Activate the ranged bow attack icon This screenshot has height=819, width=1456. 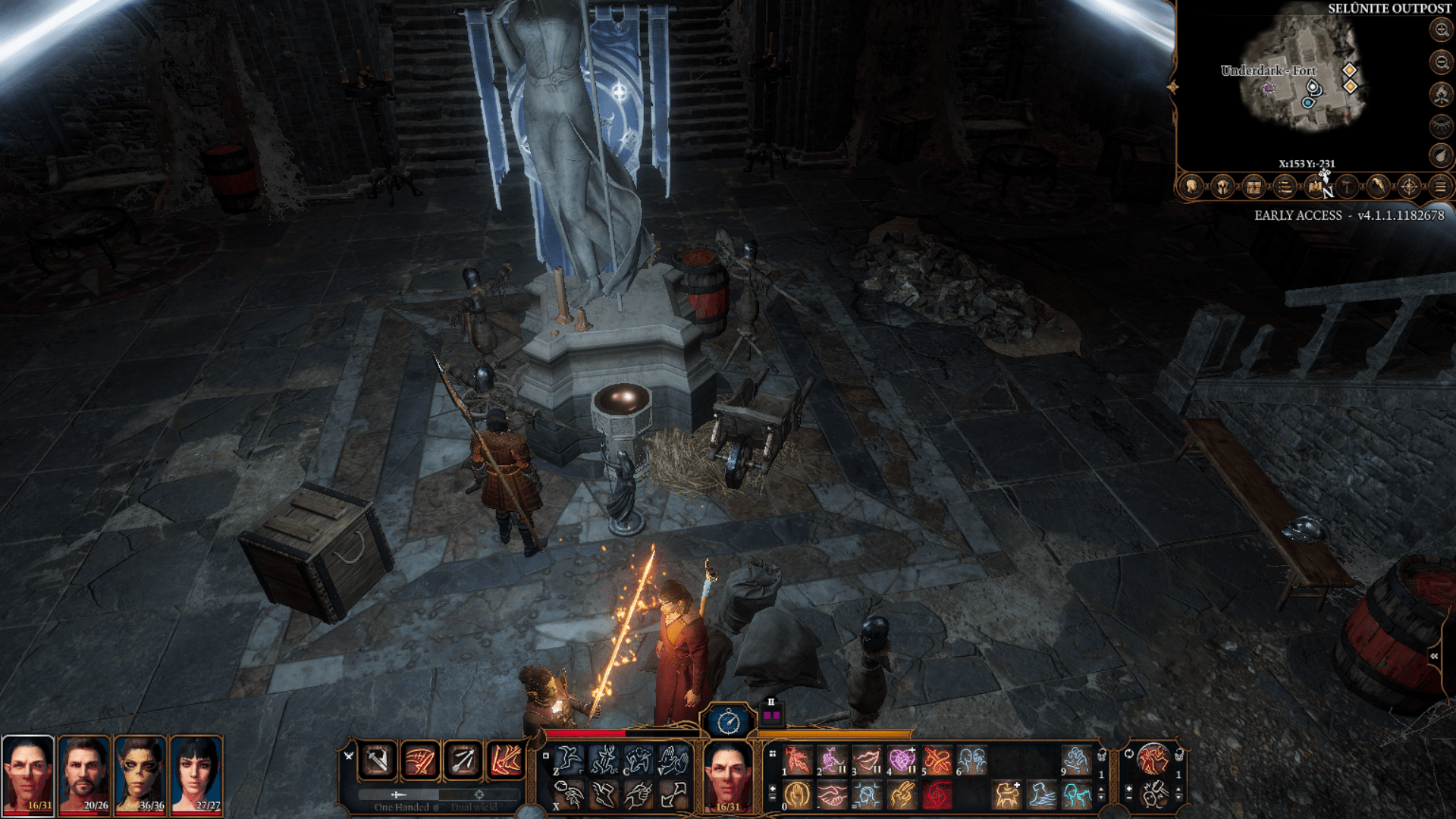[x=463, y=760]
